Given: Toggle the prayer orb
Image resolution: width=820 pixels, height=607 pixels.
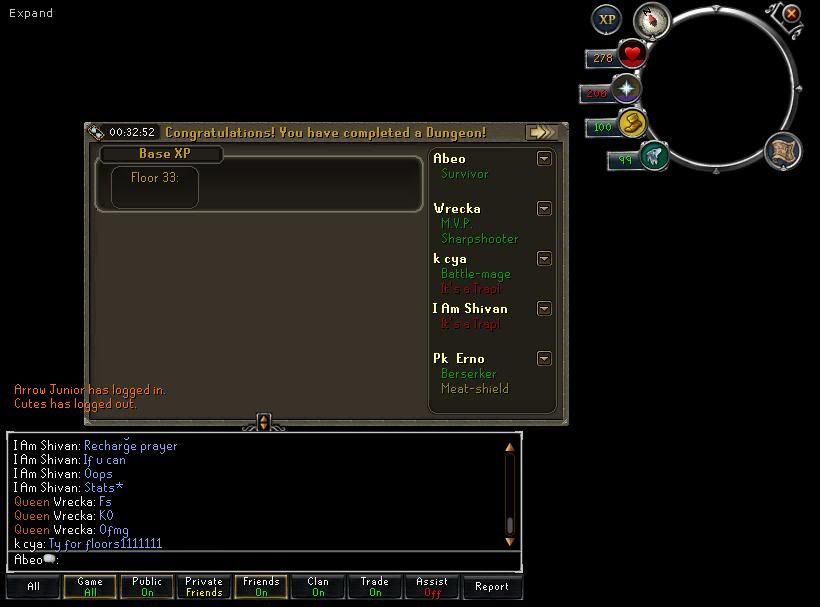Looking at the screenshot, I should pos(627,90).
